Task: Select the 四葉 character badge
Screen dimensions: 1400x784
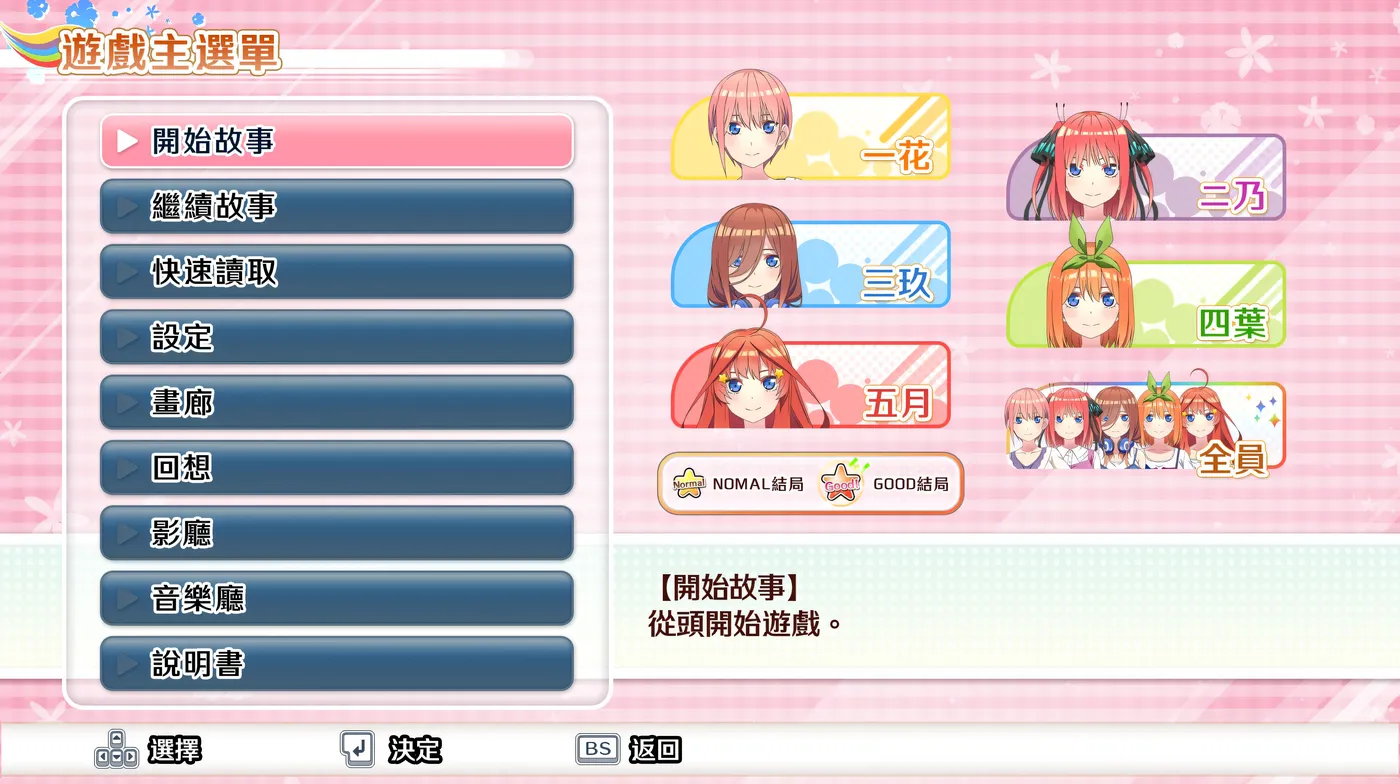Action: pyautogui.click(x=1145, y=302)
